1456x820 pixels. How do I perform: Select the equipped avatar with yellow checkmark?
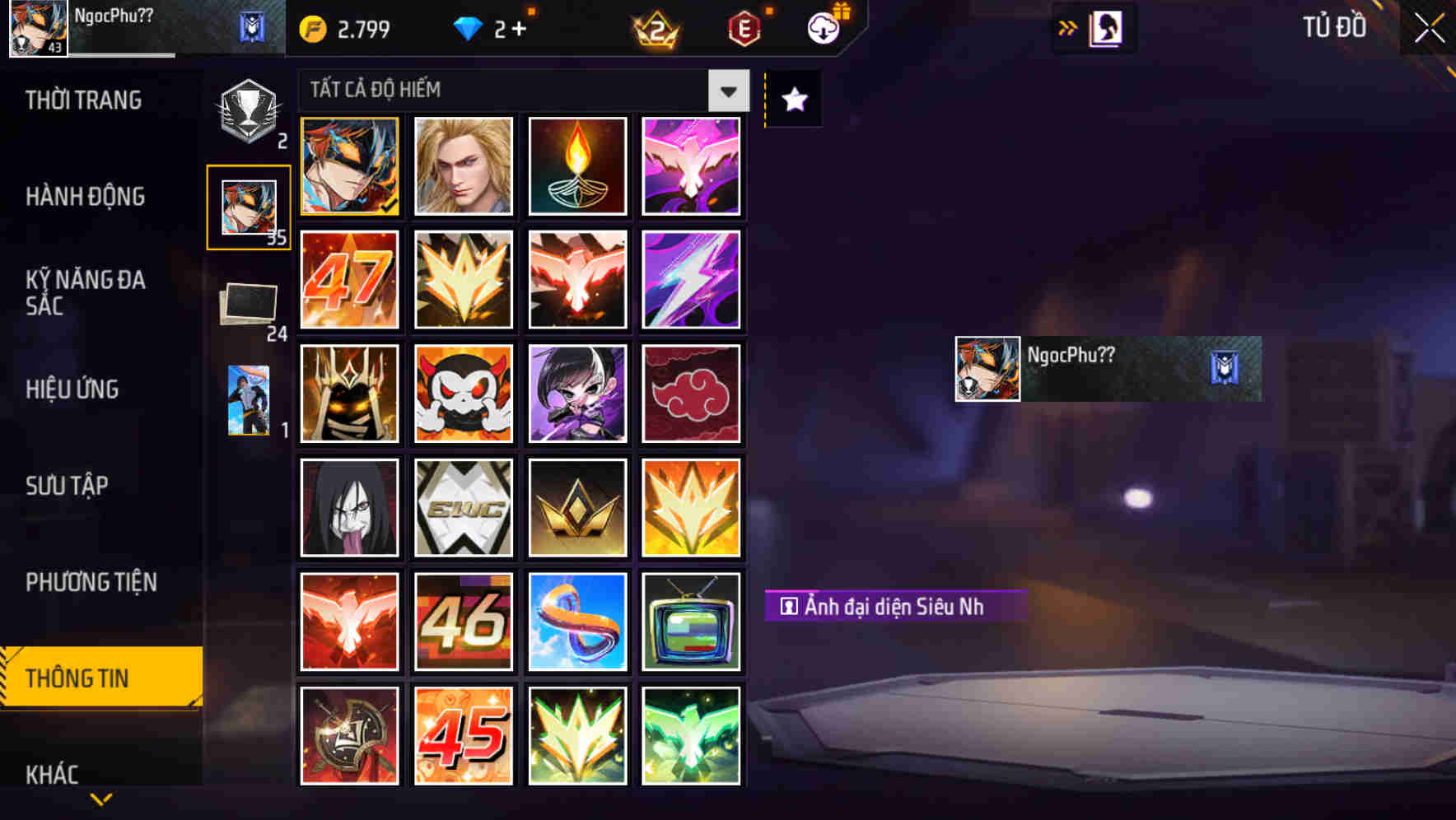pyautogui.click(x=349, y=167)
